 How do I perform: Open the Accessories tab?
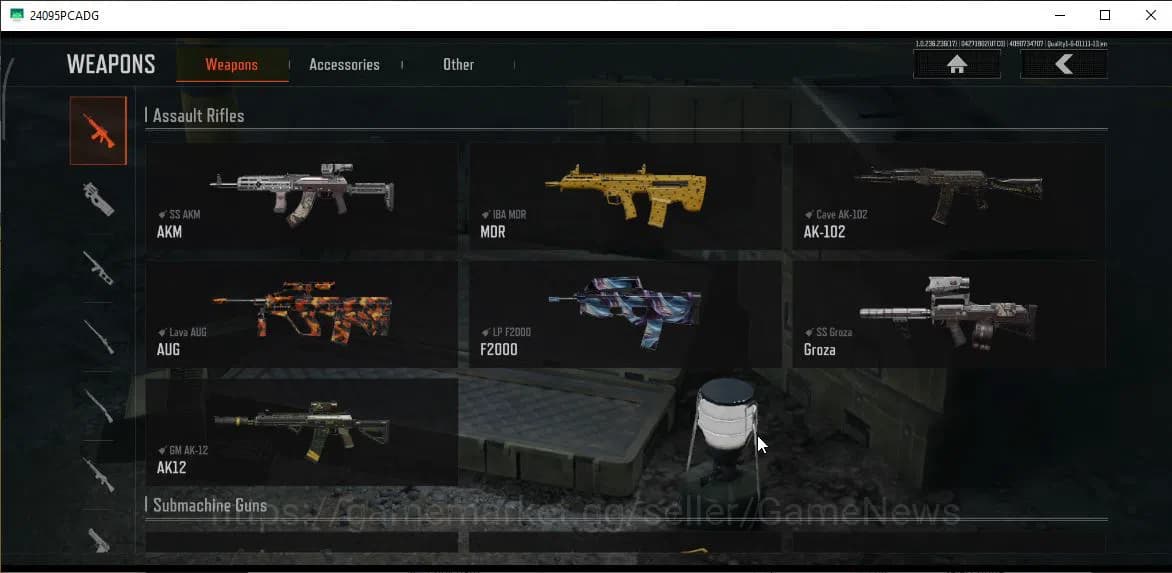click(344, 65)
